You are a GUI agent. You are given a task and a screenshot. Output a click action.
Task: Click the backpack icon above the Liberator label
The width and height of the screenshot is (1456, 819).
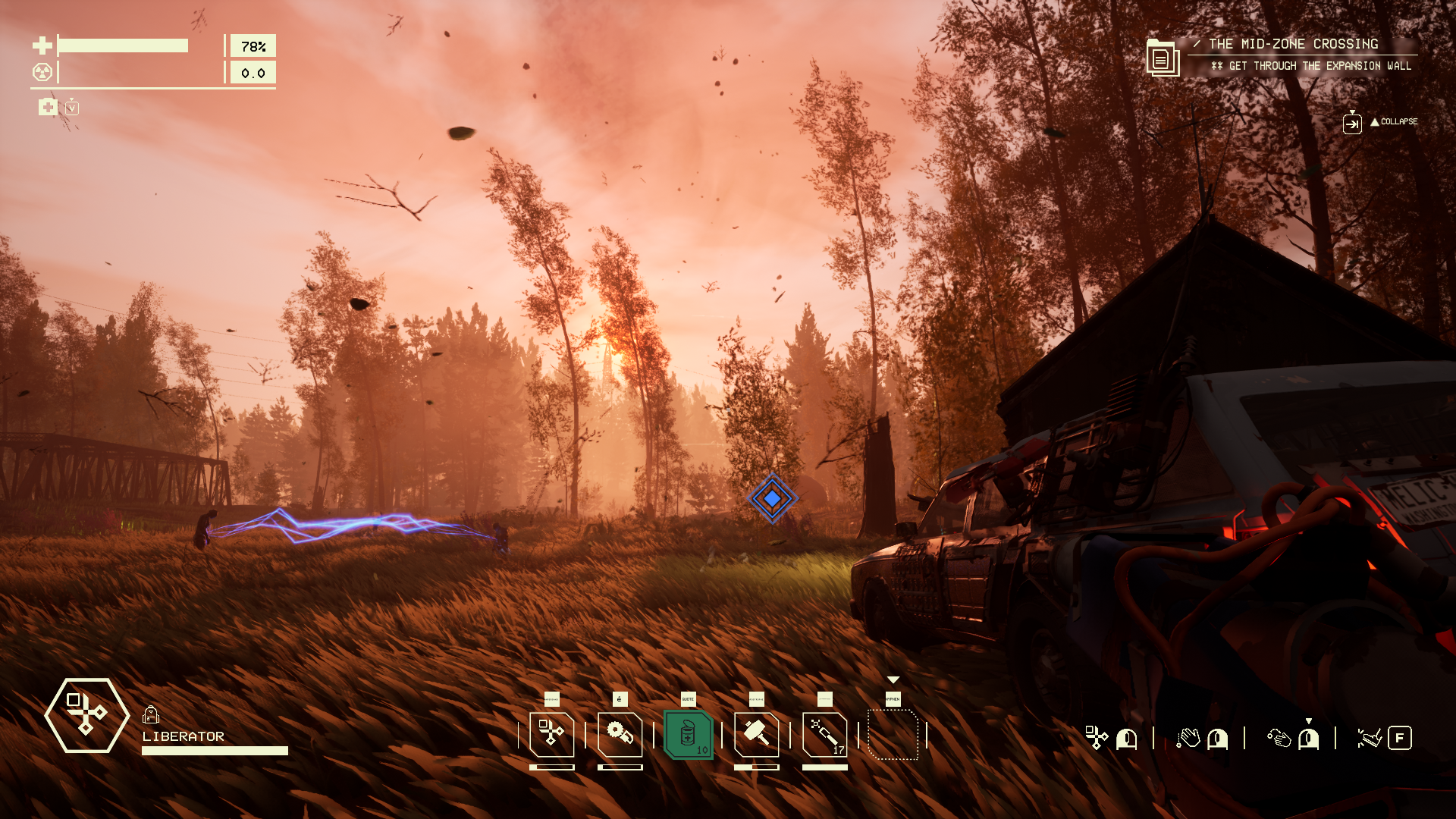(x=150, y=714)
